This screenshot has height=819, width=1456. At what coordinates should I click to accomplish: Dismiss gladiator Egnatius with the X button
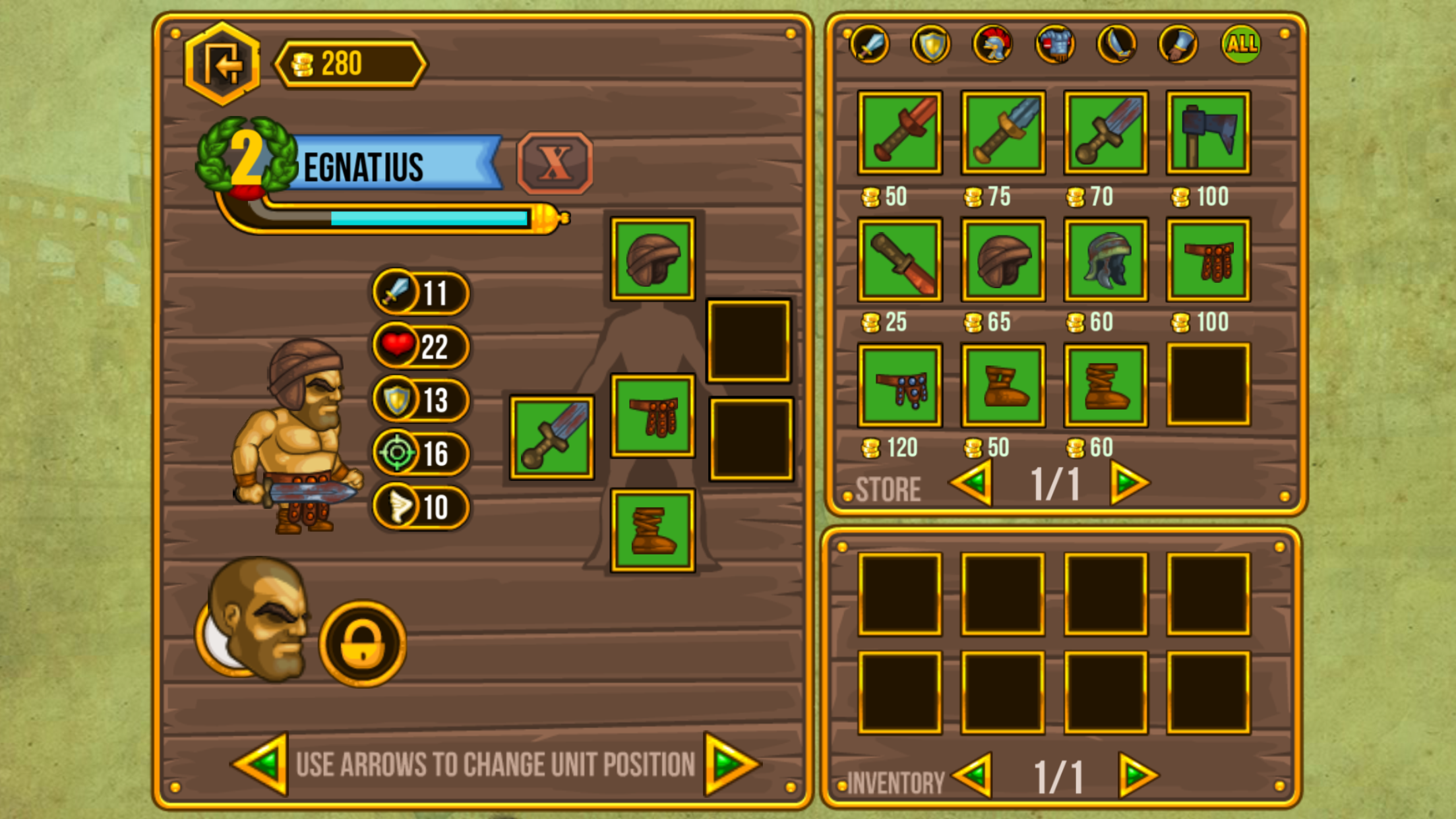(x=555, y=163)
